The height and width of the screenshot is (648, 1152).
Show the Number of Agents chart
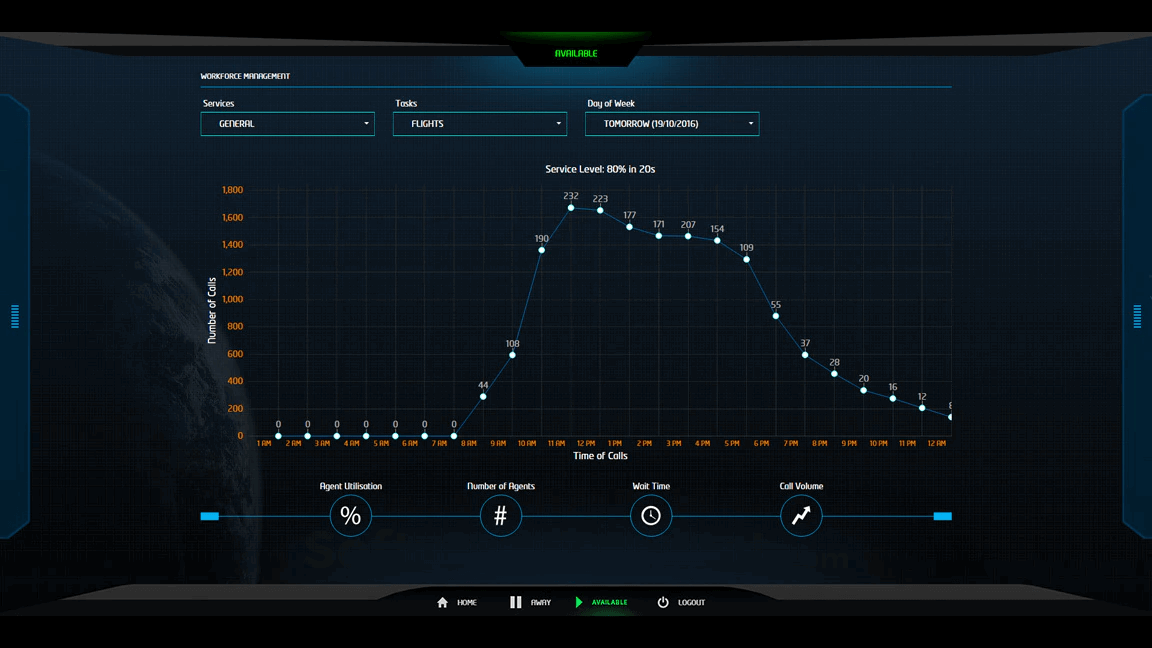500,516
